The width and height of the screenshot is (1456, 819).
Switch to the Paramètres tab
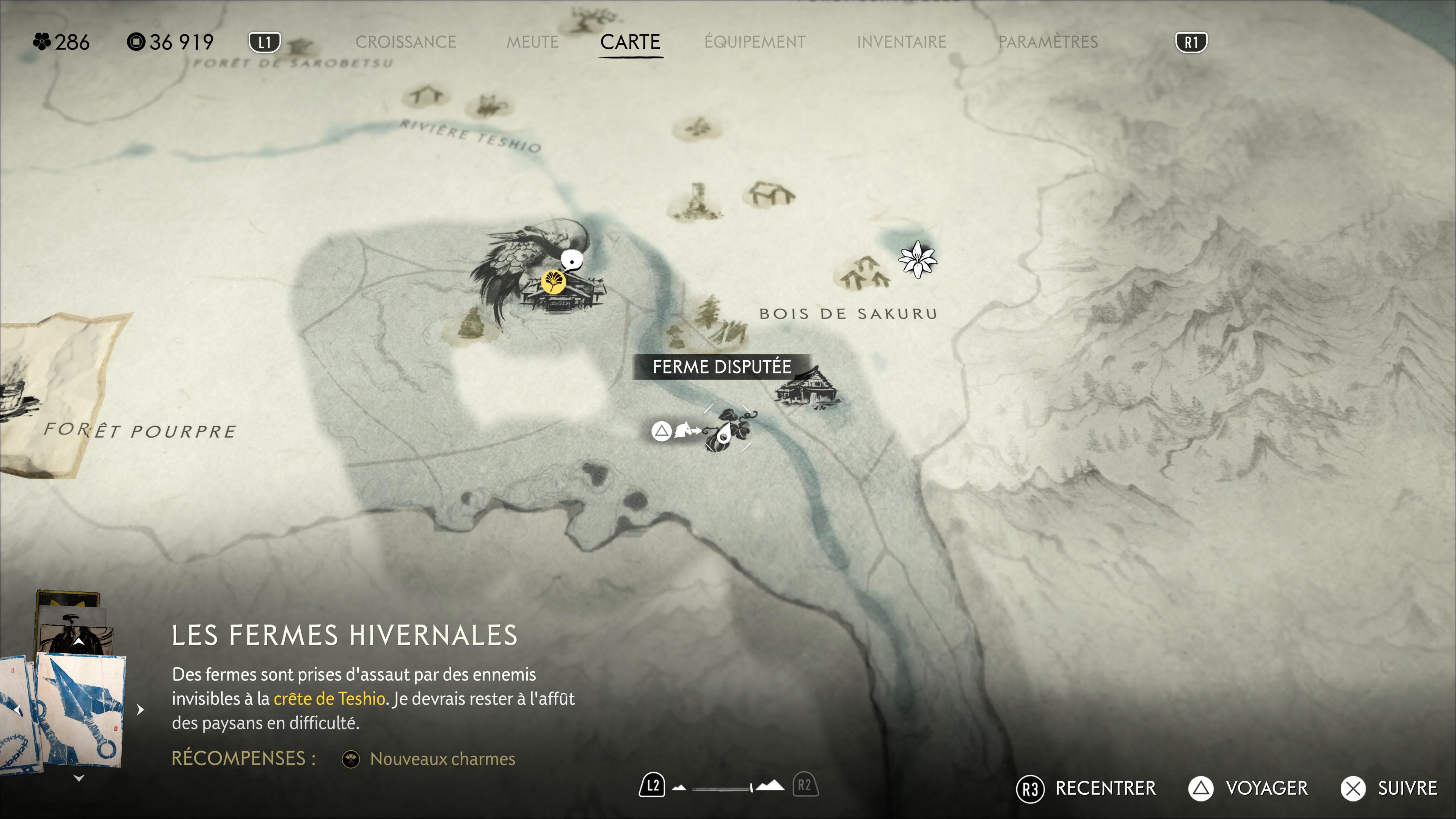pyautogui.click(x=1047, y=42)
